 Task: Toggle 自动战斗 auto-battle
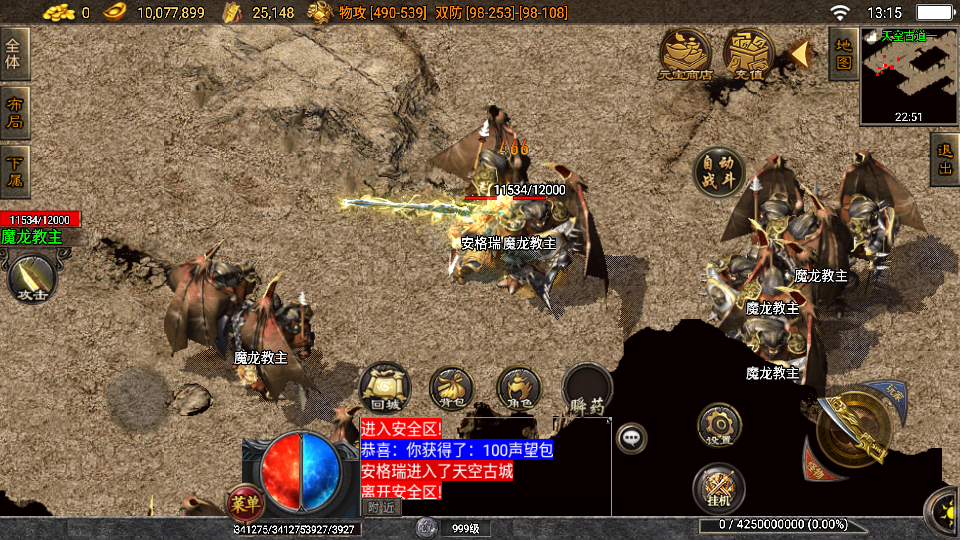pyautogui.click(x=720, y=172)
